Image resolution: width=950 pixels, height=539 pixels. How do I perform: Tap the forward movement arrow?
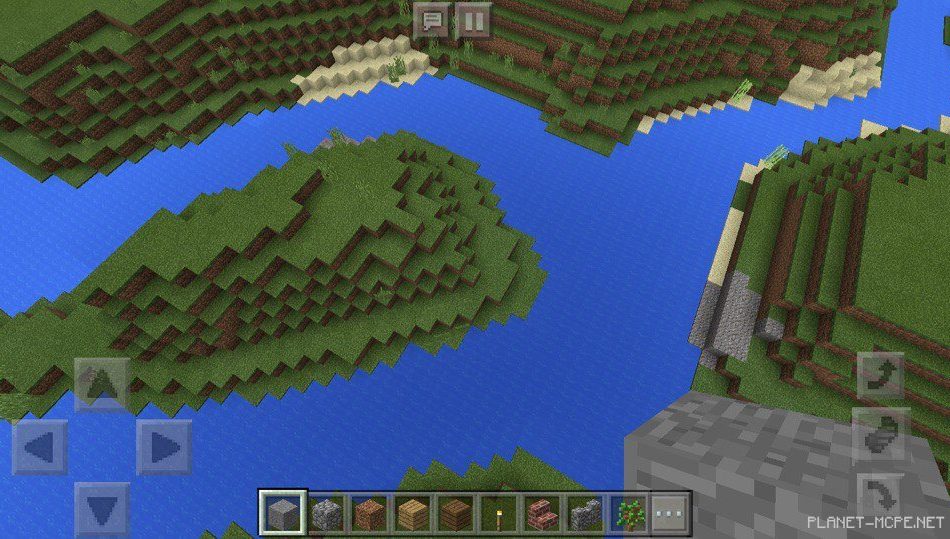(x=101, y=383)
